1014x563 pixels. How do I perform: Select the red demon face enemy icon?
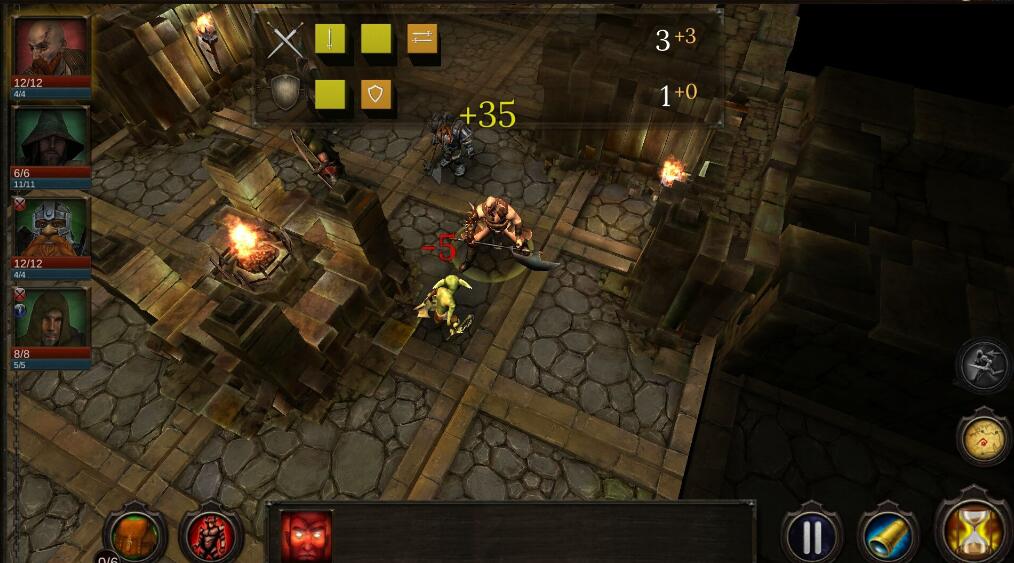point(306,537)
